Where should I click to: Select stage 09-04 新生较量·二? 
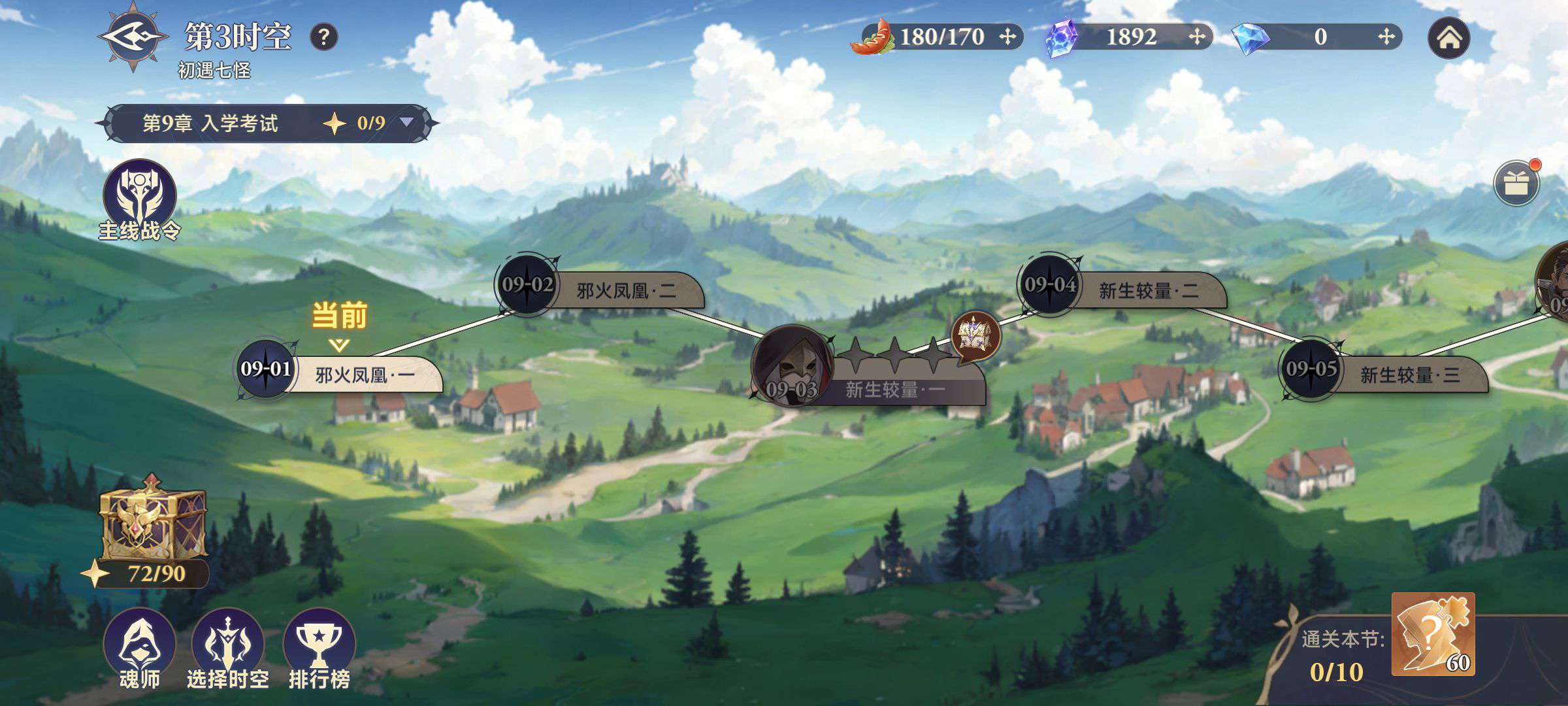pyautogui.click(x=1122, y=289)
